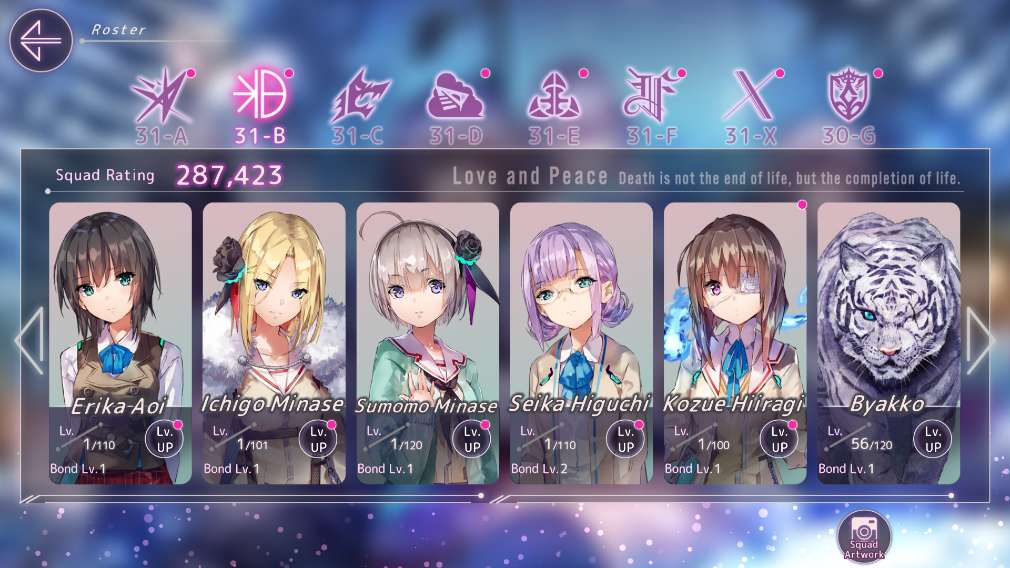Switch to squad 31-A tab
Viewport: 1010px width, 568px height.
point(161,103)
